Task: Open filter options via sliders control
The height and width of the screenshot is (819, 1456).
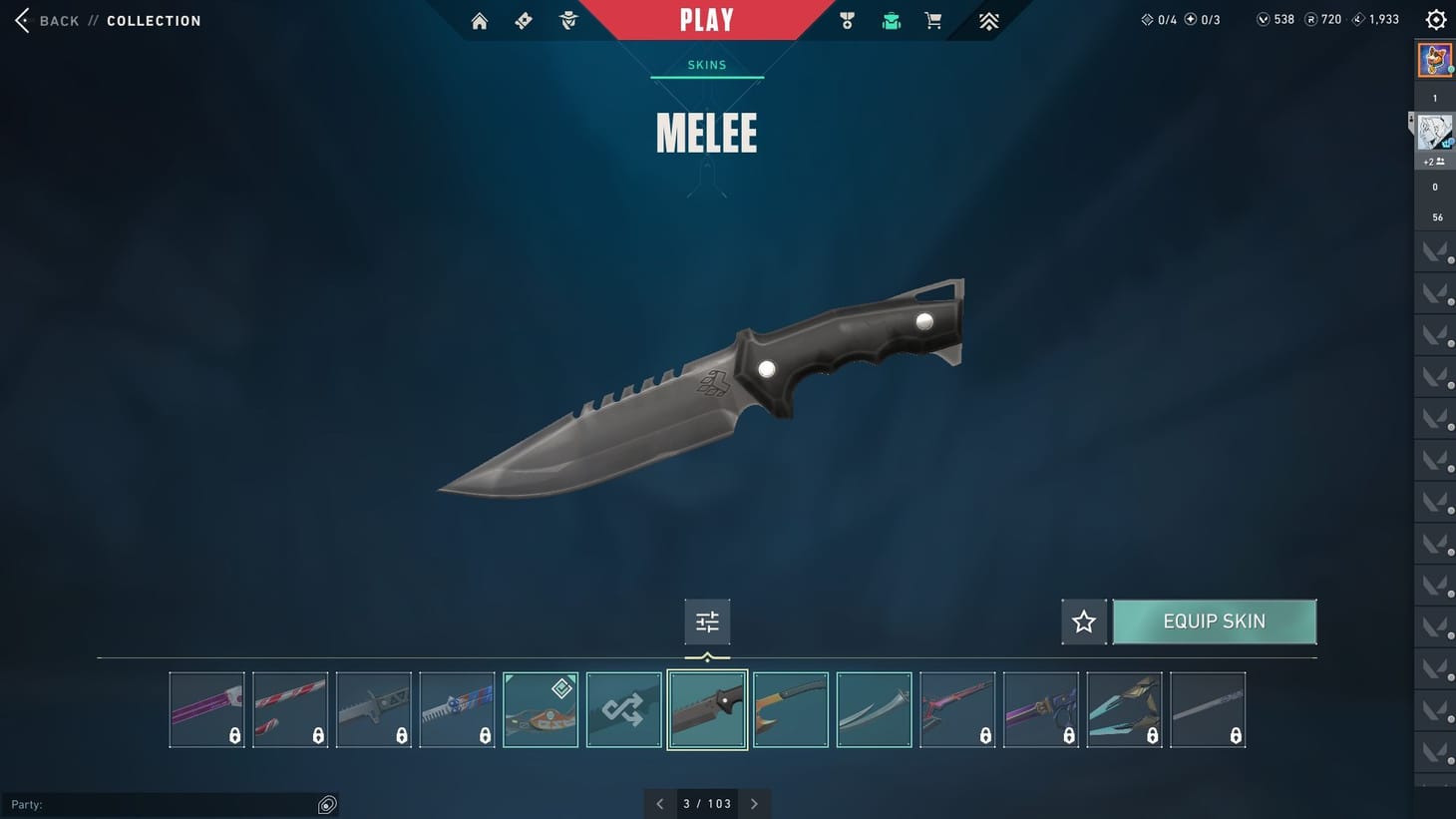Action: [707, 620]
